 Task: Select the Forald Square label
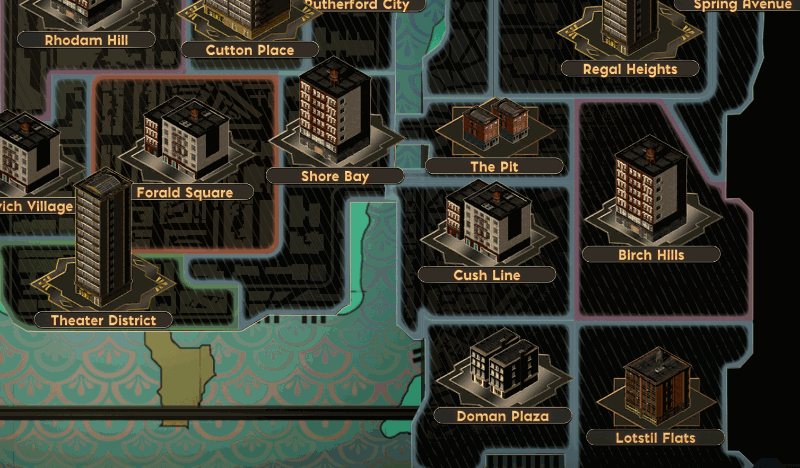click(184, 192)
